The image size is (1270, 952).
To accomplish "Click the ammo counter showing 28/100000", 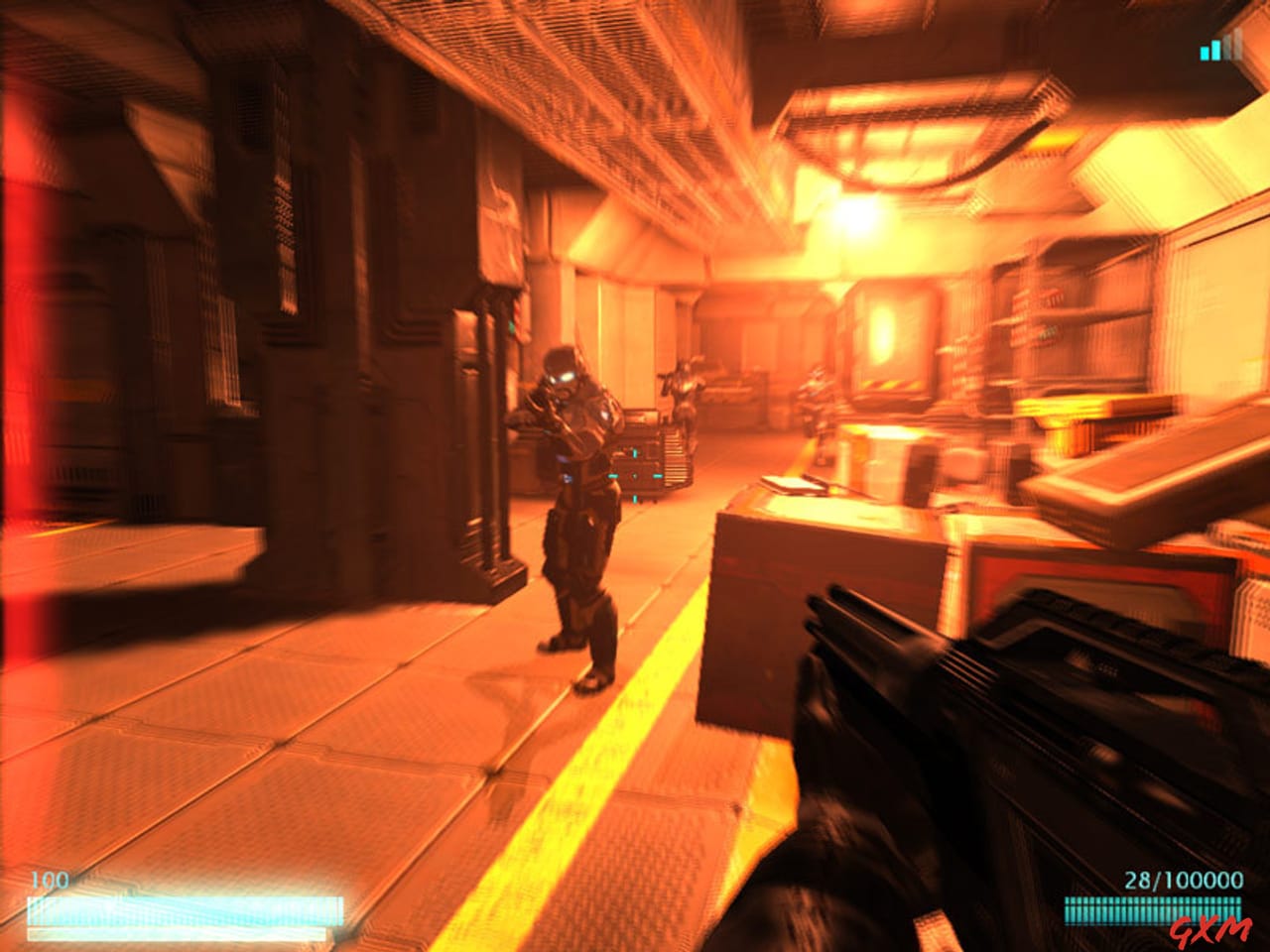I will [1183, 878].
